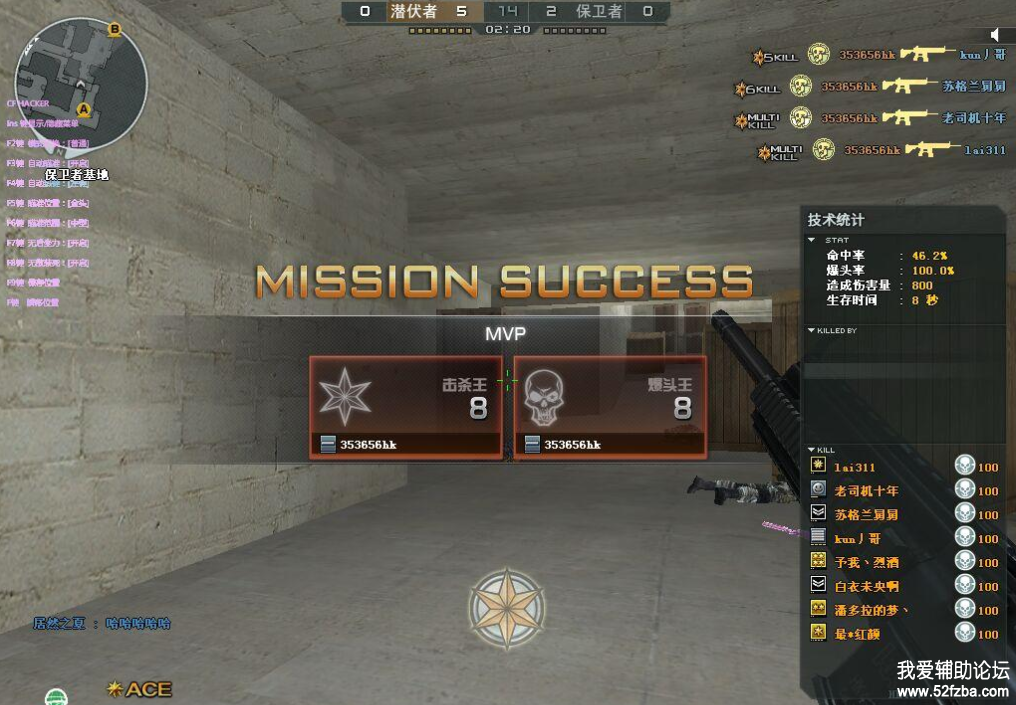Open the www.52fzba.com watermark link
The width and height of the screenshot is (1016, 705).
coord(952,691)
